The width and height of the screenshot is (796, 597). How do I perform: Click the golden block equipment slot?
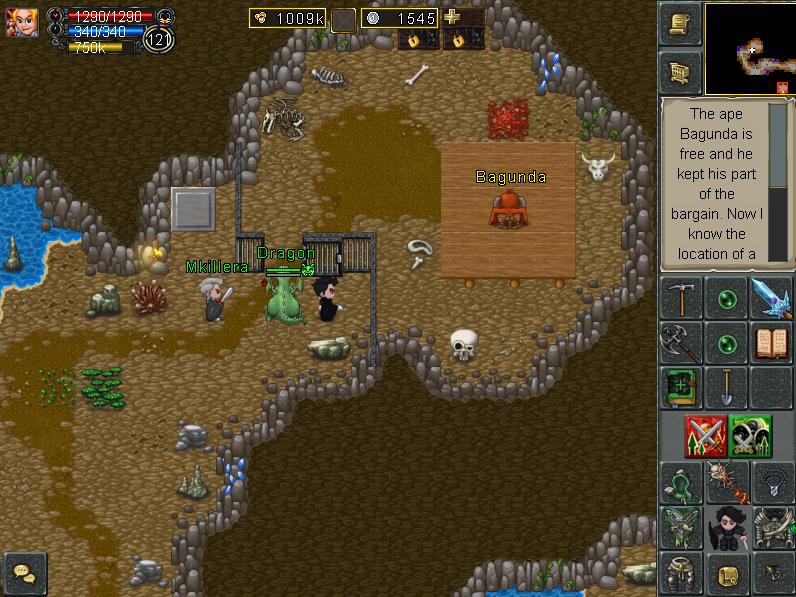click(726, 573)
